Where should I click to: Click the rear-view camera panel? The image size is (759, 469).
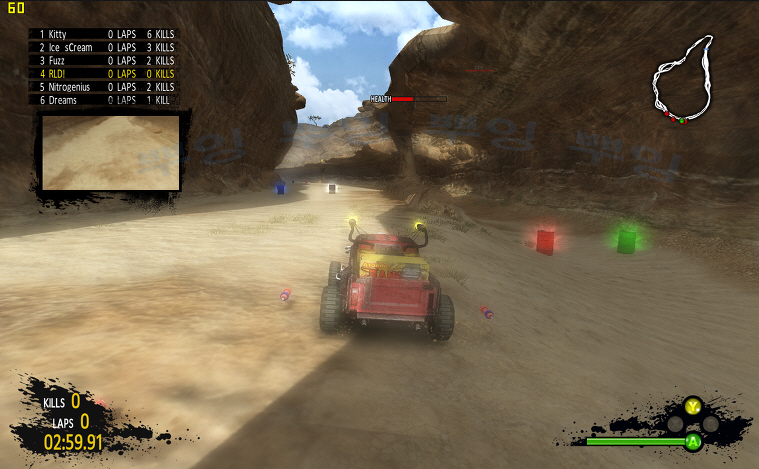pyautogui.click(x=110, y=151)
